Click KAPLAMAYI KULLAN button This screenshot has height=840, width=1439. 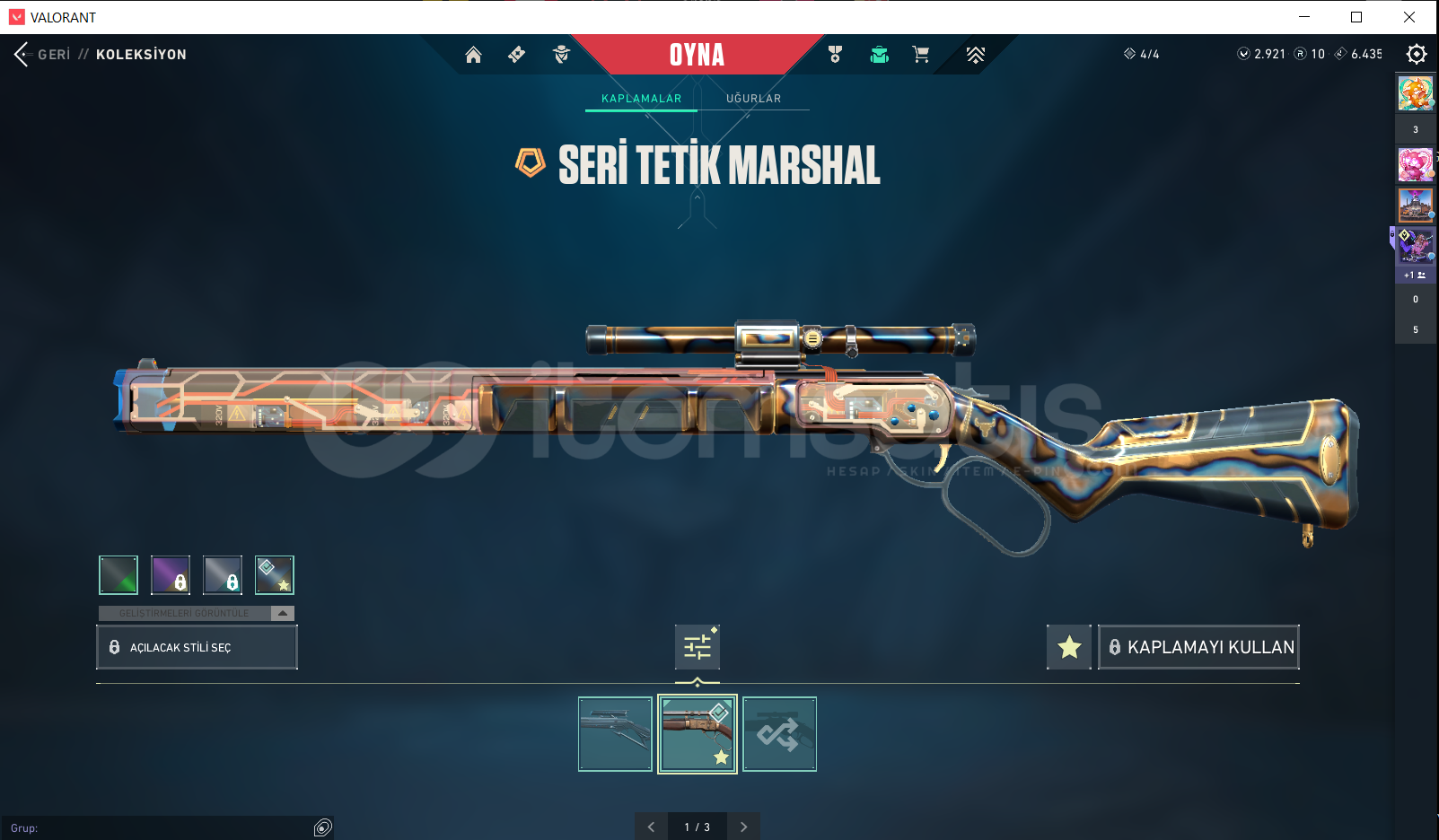1198,647
